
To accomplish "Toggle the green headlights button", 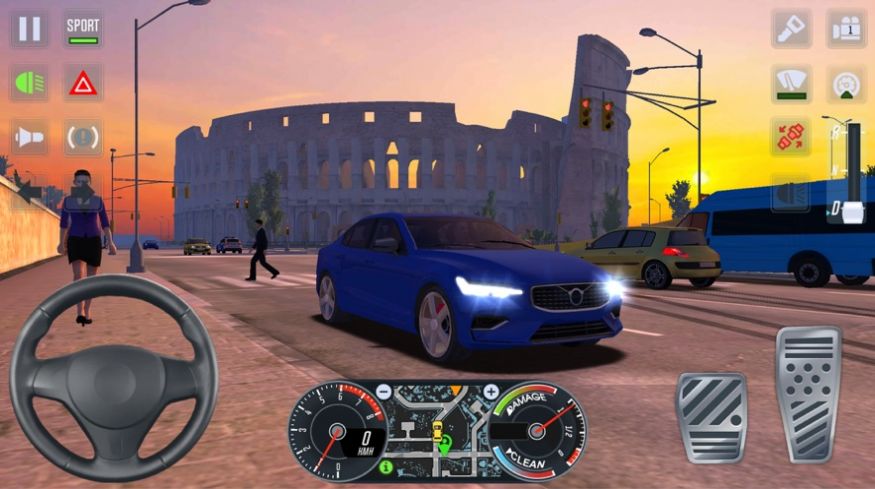I will pos(30,82).
